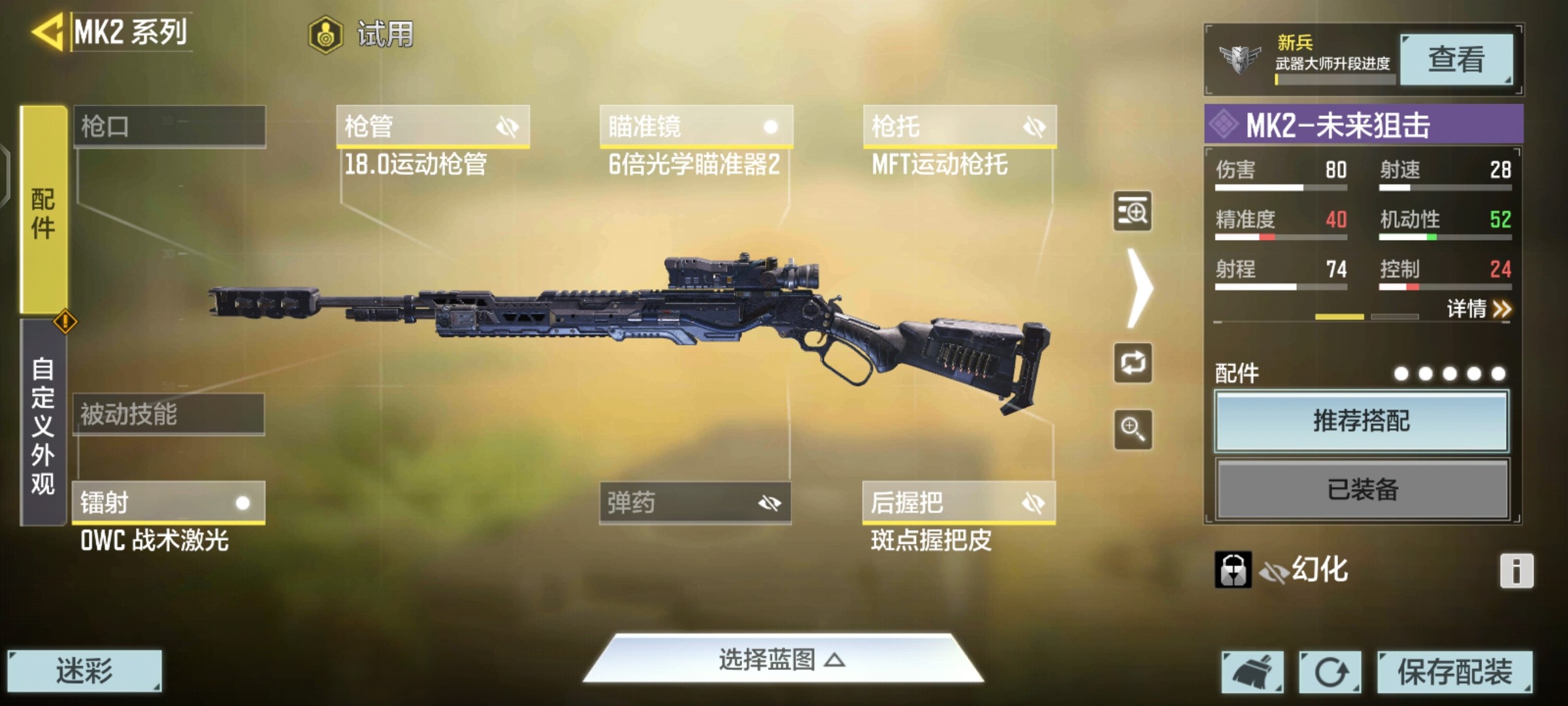1568x706 pixels.
Task: Open the 瞄准镜 optic slot
Action: [x=696, y=126]
